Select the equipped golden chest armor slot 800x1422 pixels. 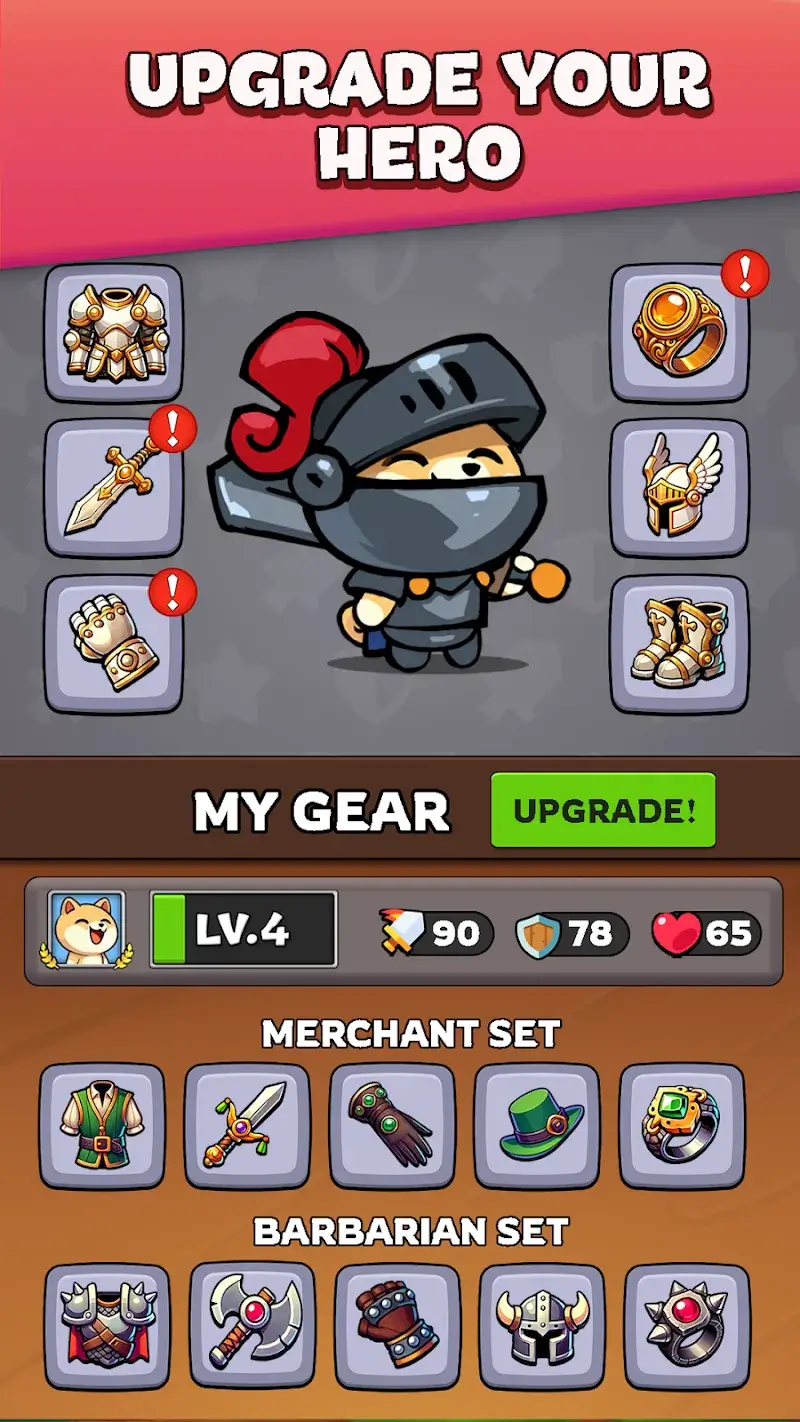pos(114,333)
